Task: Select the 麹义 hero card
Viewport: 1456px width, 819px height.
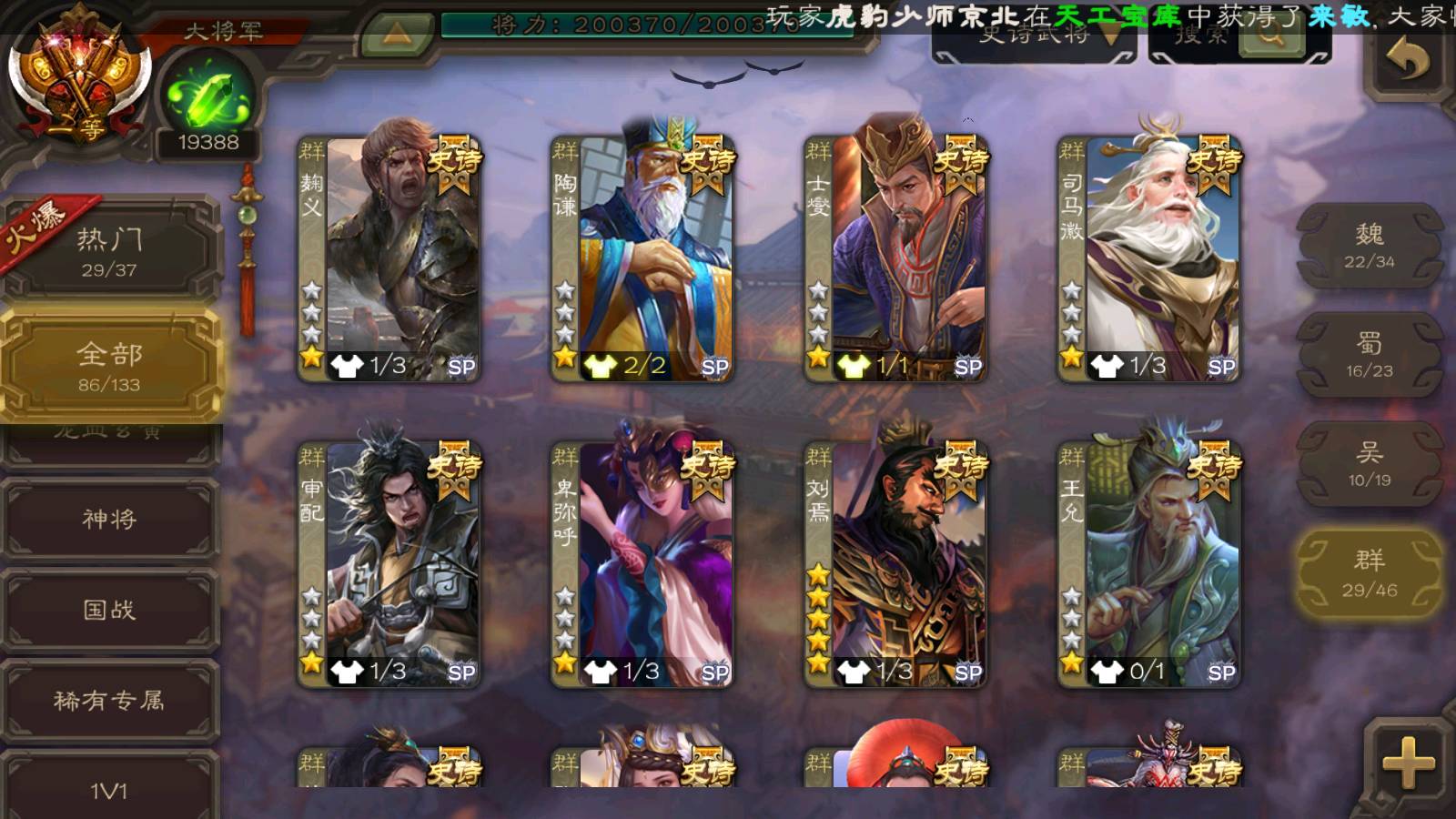Action: coord(391,259)
